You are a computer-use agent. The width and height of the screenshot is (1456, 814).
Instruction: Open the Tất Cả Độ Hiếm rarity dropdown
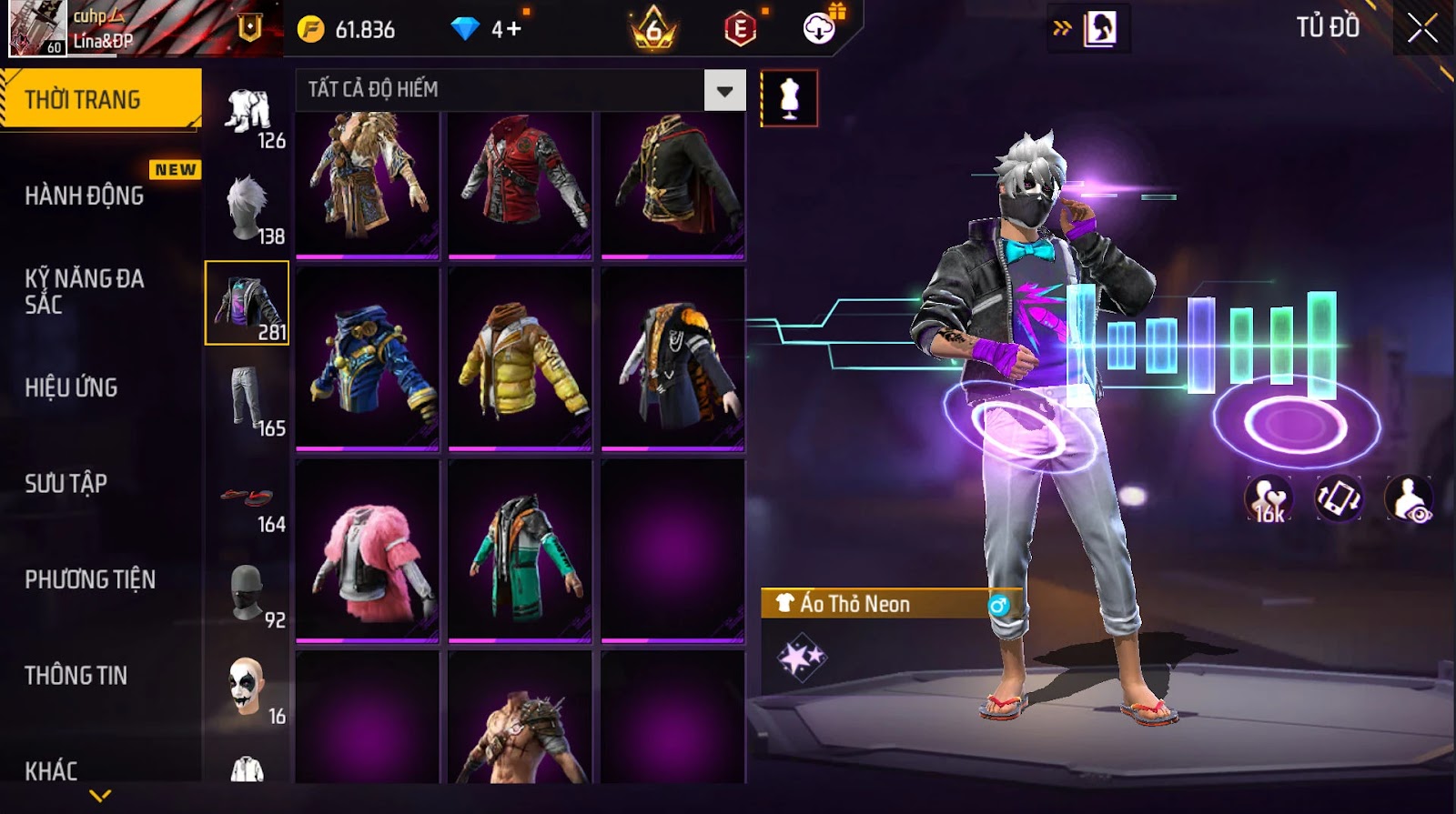(724, 90)
